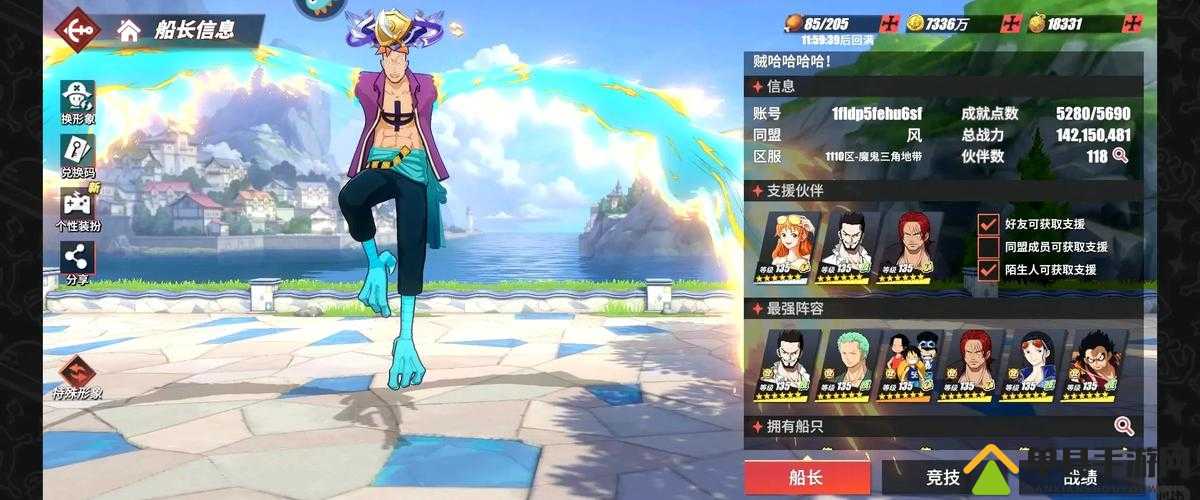Return home via the house icon
The image size is (1200, 500).
point(128,29)
